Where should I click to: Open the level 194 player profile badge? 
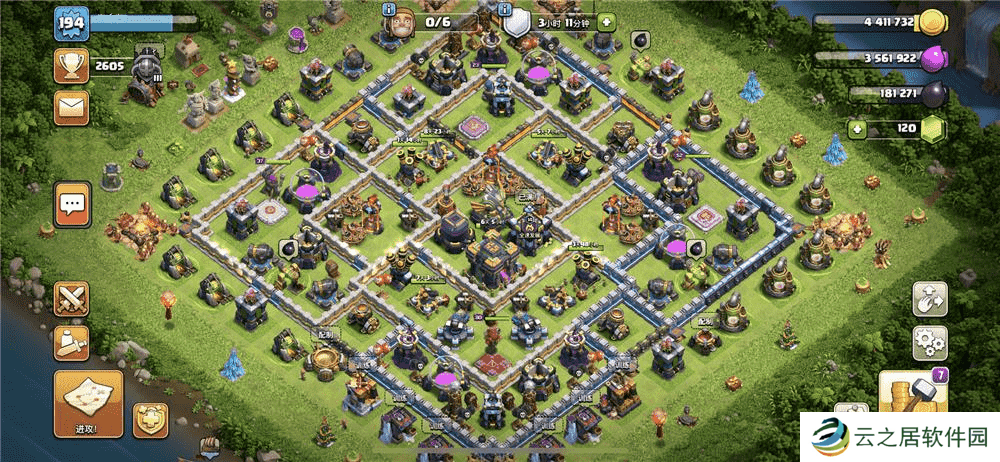pos(70,23)
